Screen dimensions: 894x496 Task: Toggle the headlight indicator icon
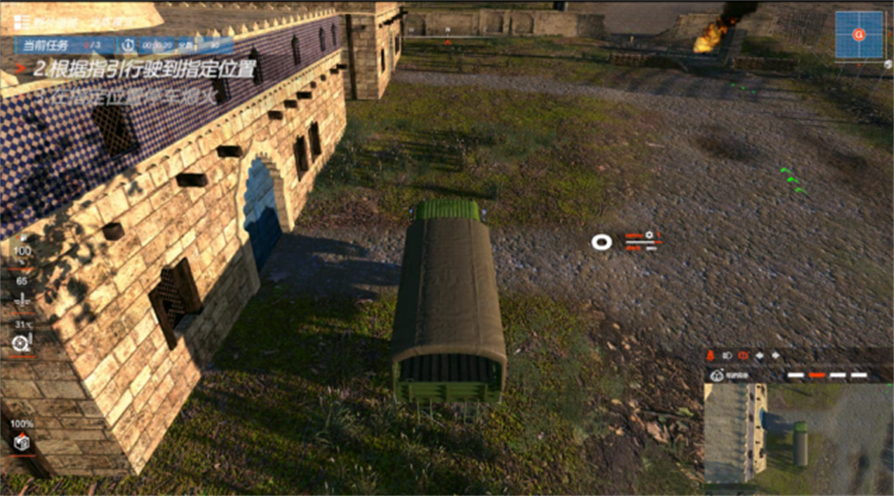point(726,356)
